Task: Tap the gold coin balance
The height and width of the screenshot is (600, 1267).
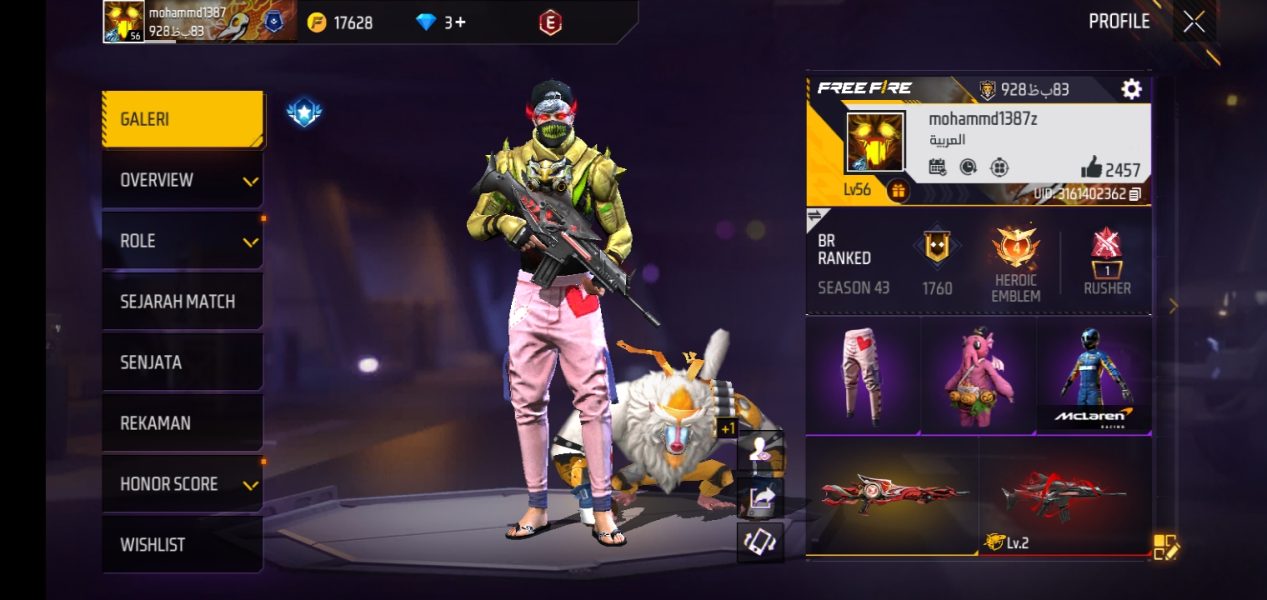Action: coord(340,22)
